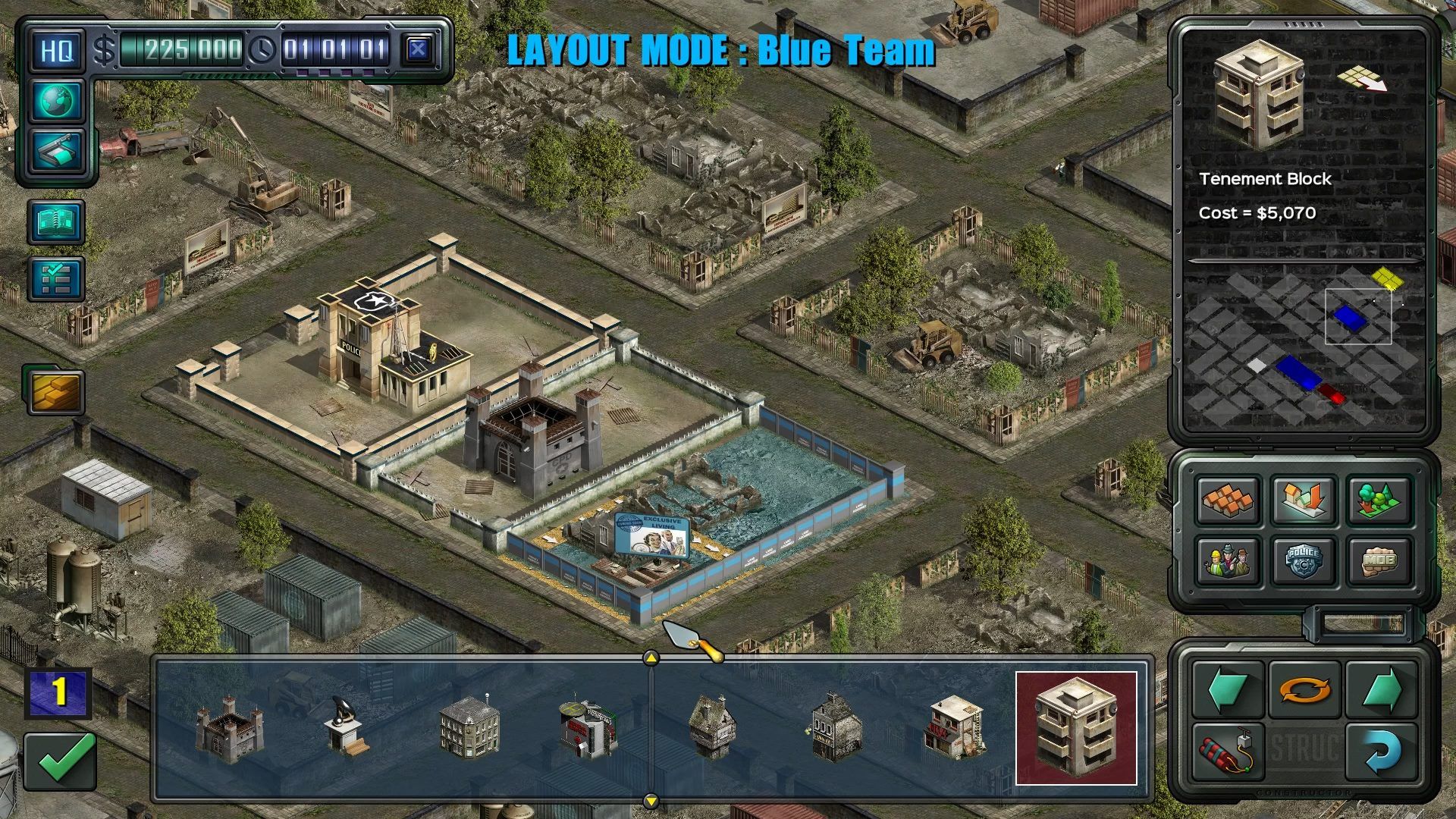Activate the dynamite demolish tool
The height and width of the screenshot is (819, 1456).
[1227, 753]
